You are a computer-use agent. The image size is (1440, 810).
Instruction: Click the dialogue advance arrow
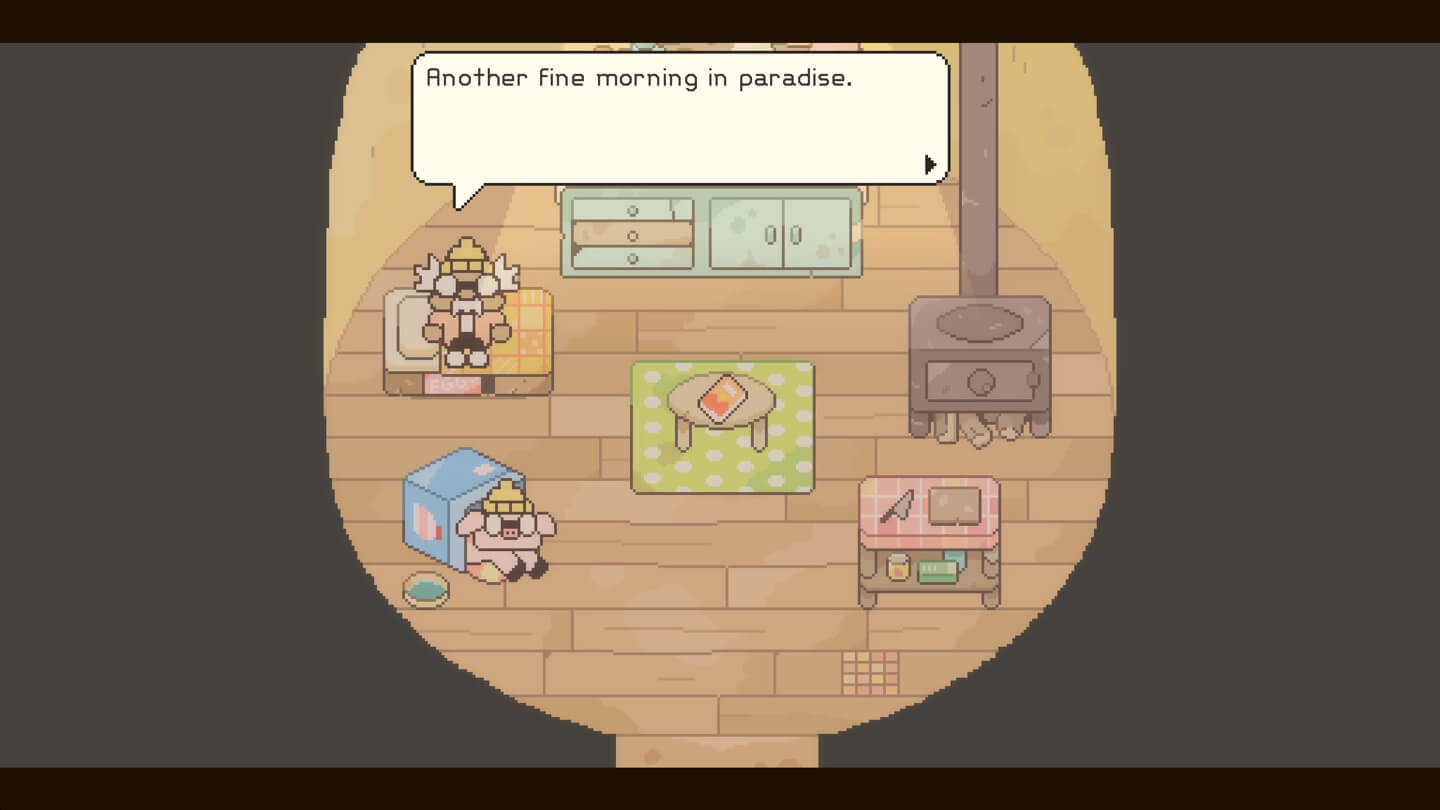pos(930,163)
